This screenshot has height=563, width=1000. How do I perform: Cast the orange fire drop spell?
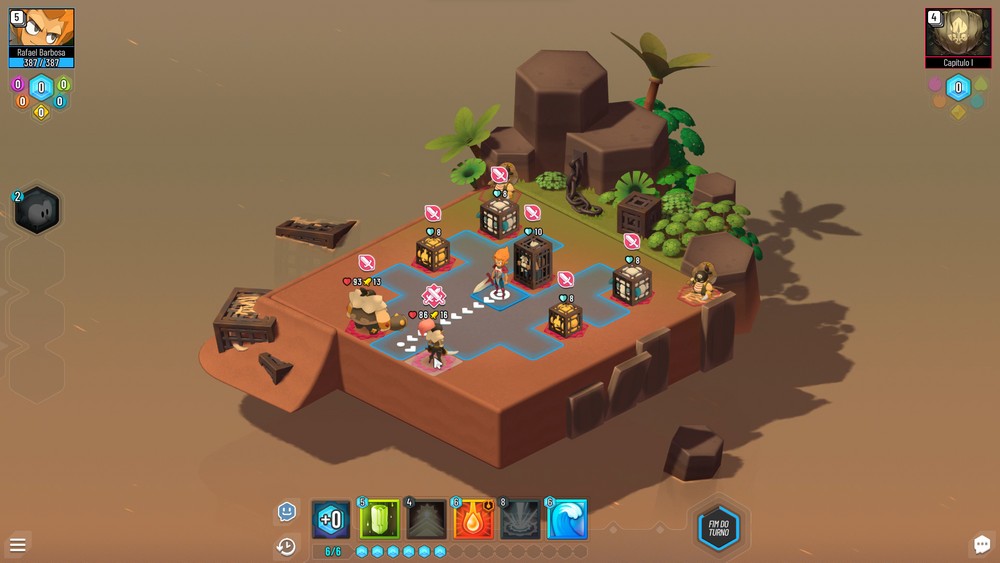tap(472, 520)
